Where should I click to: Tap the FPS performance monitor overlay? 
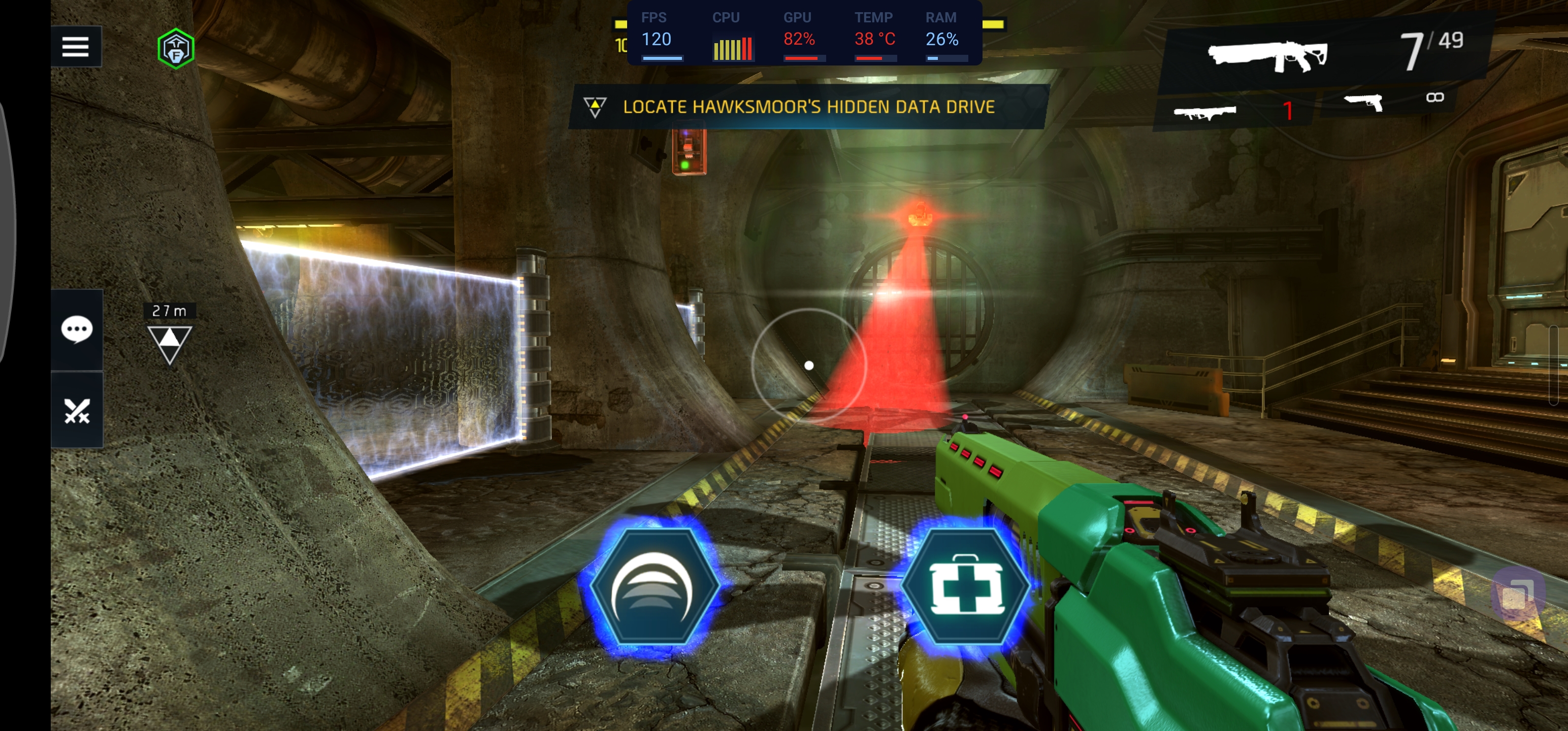(x=803, y=33)
